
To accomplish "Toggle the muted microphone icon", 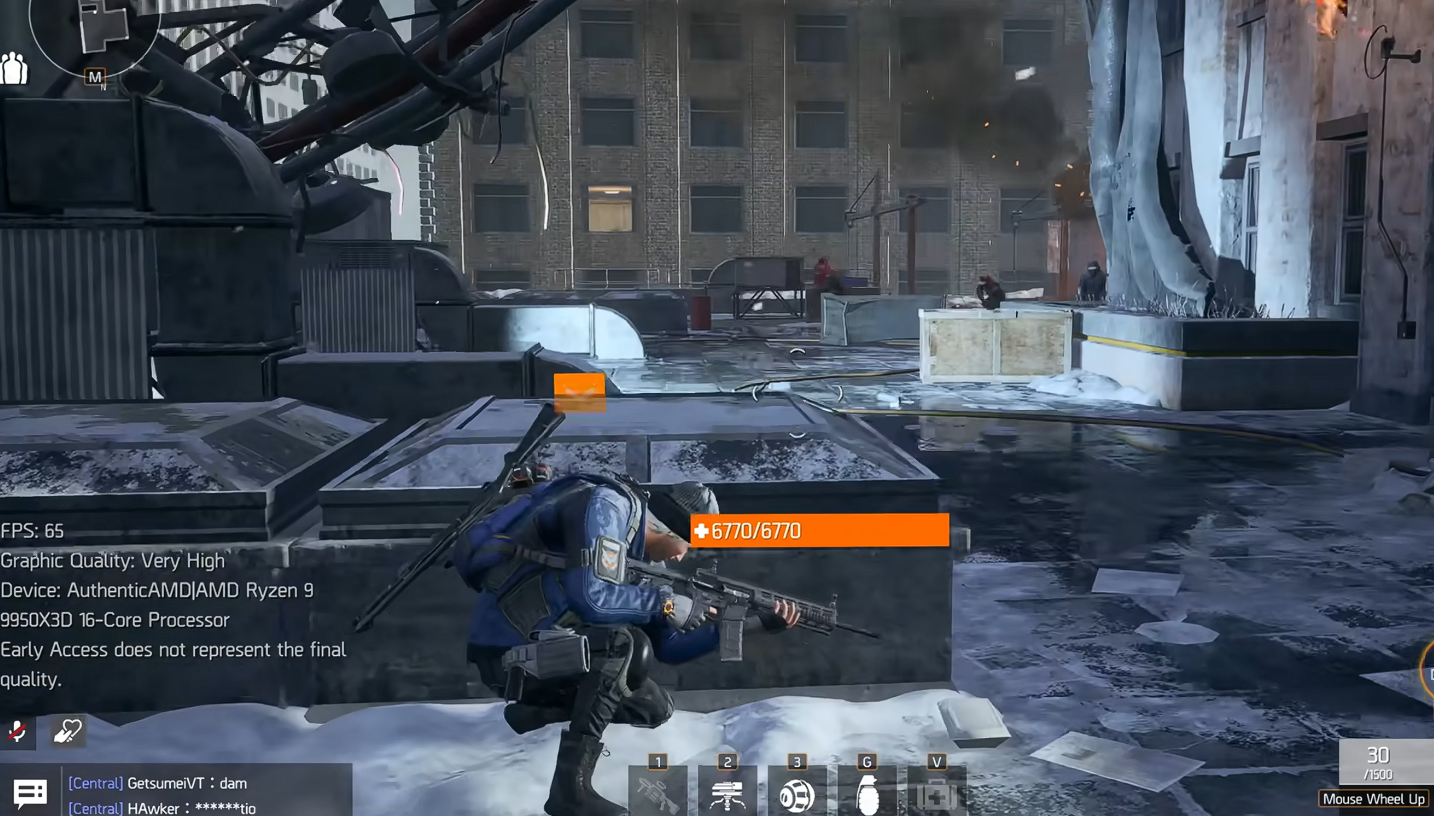I will point(17,732).
